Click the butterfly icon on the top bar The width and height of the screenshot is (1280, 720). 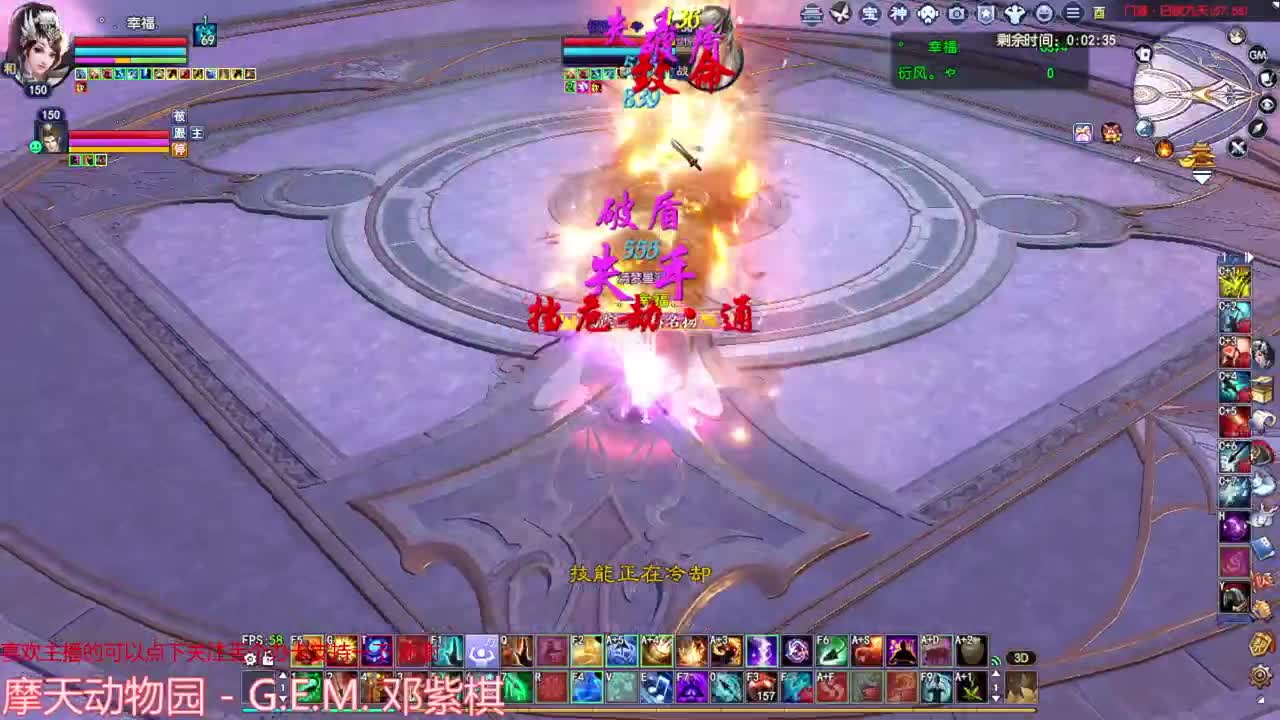pos(838,14)
